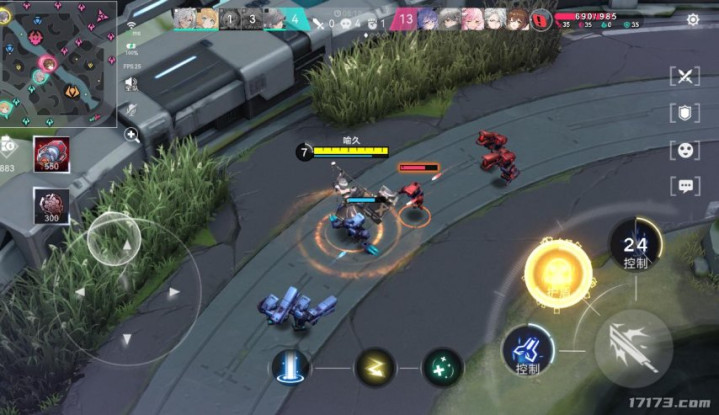Open the settings gear icon
This screenshot has height=415, width=719.
(693, 19)
